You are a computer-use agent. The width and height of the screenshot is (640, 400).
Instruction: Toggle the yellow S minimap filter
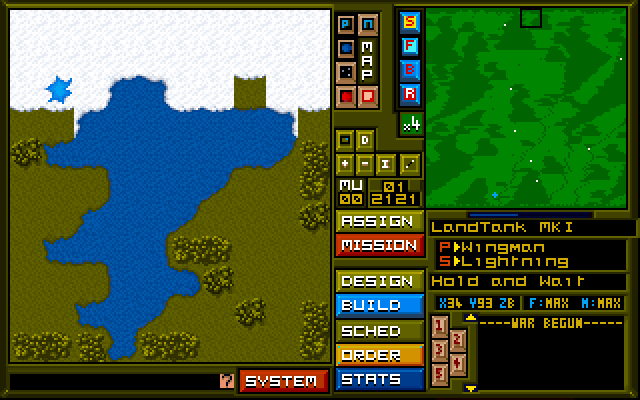(410, 21)
